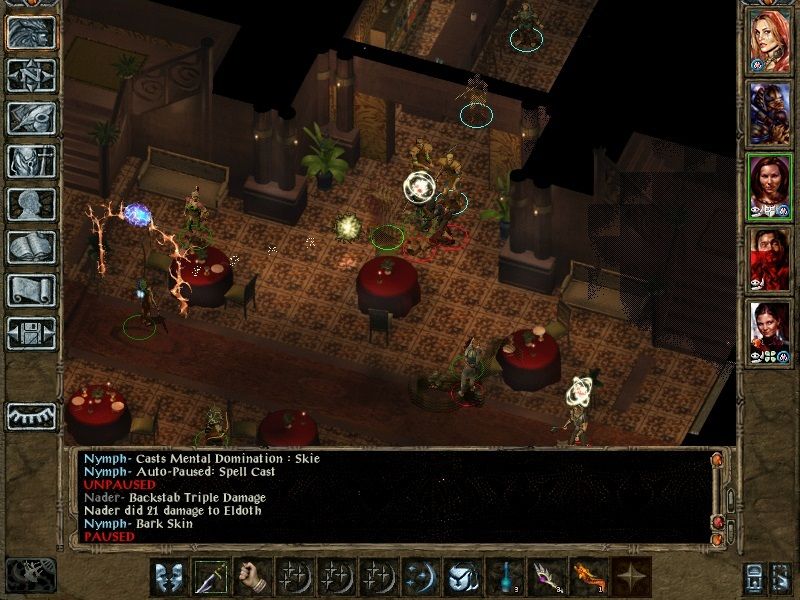Open the mage spellbook
Screen dimensions: 800x600
[31, 247]
